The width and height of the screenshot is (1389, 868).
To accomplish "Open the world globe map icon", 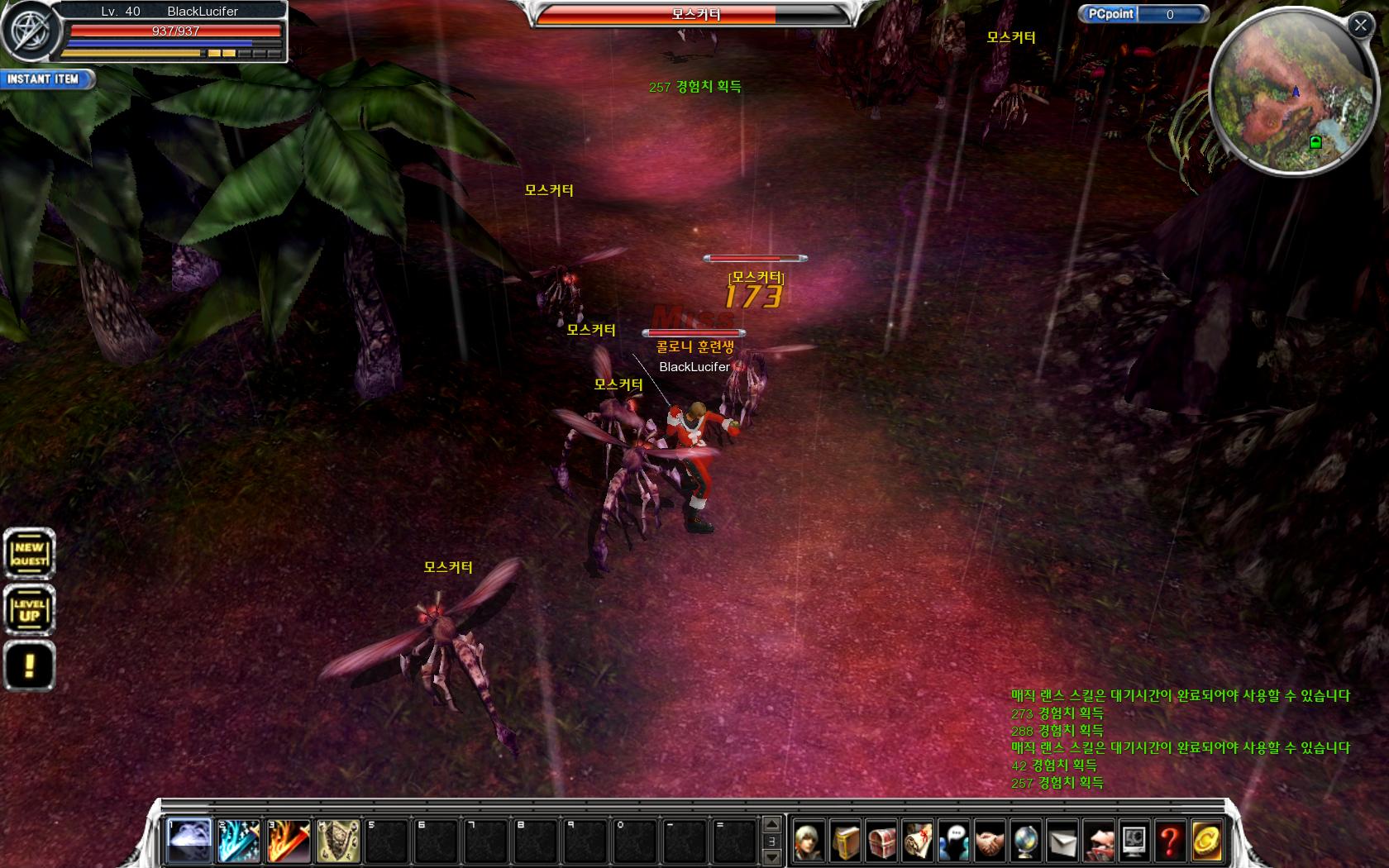I will [1026, 842].
